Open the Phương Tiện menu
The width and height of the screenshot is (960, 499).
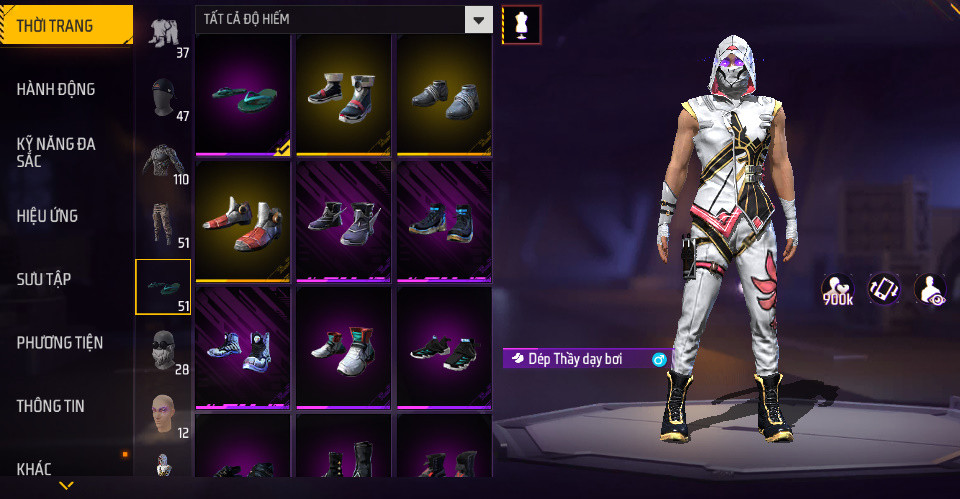(60, 343)
